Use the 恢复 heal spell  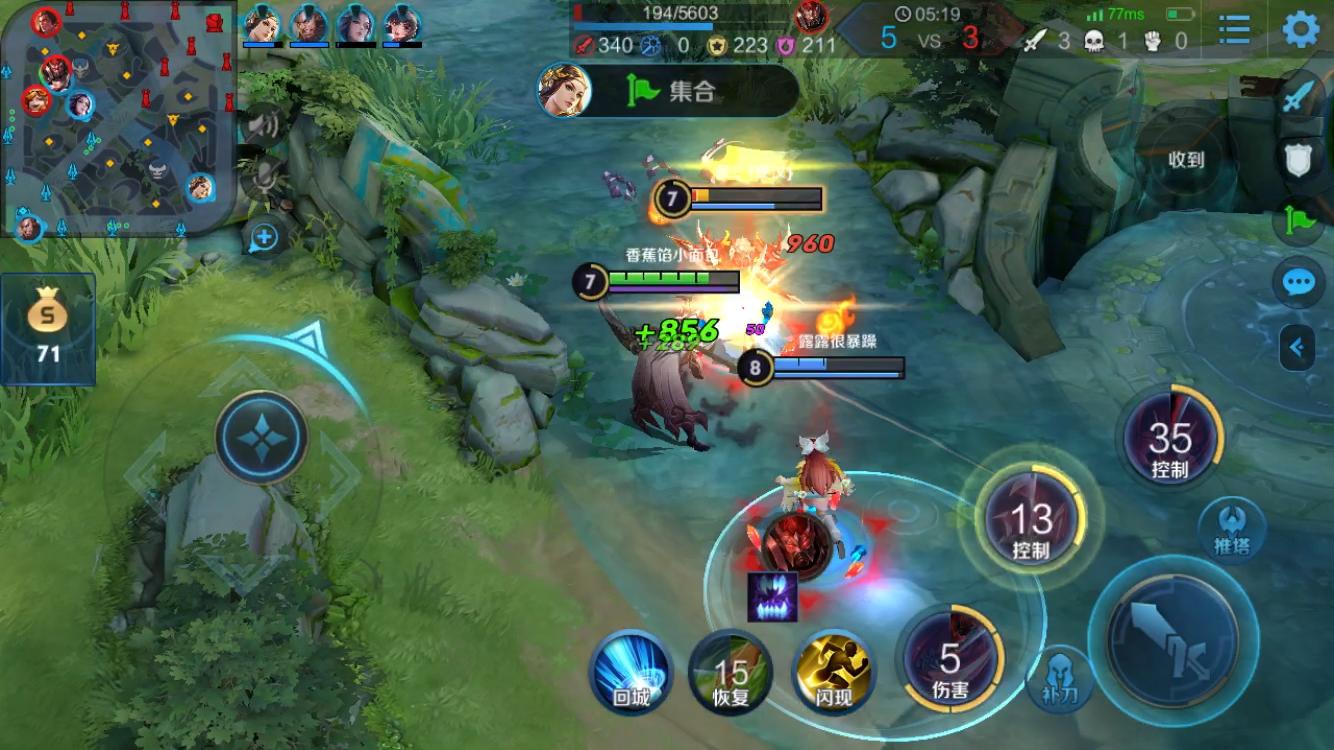(731, 672)
